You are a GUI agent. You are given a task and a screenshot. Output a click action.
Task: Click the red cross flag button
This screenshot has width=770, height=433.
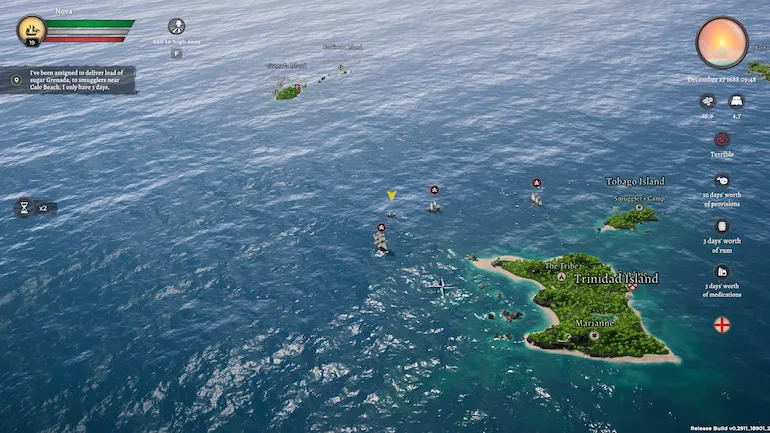tap(721, 324)
